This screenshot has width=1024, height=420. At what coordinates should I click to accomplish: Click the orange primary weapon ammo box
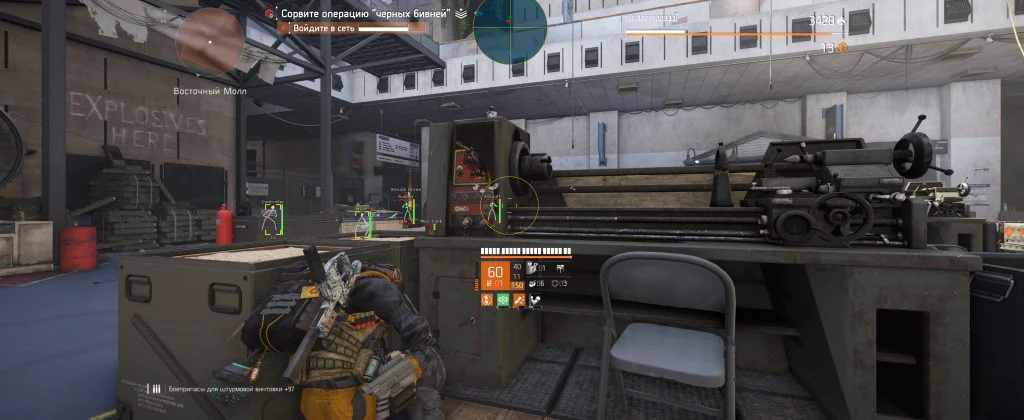point(494,275)
